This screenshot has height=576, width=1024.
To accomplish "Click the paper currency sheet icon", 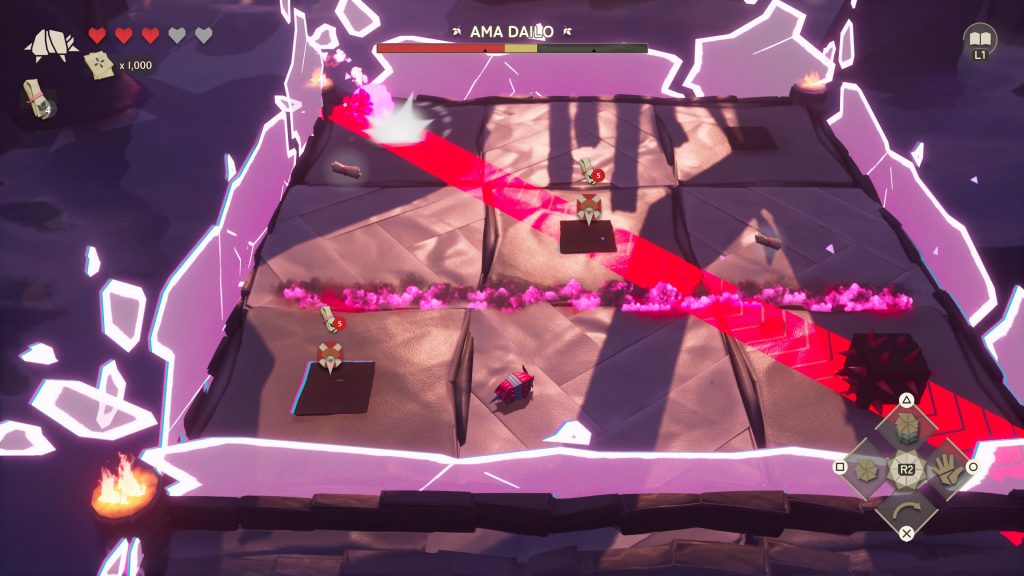I will pyautogui.click(x=101, y=65).
